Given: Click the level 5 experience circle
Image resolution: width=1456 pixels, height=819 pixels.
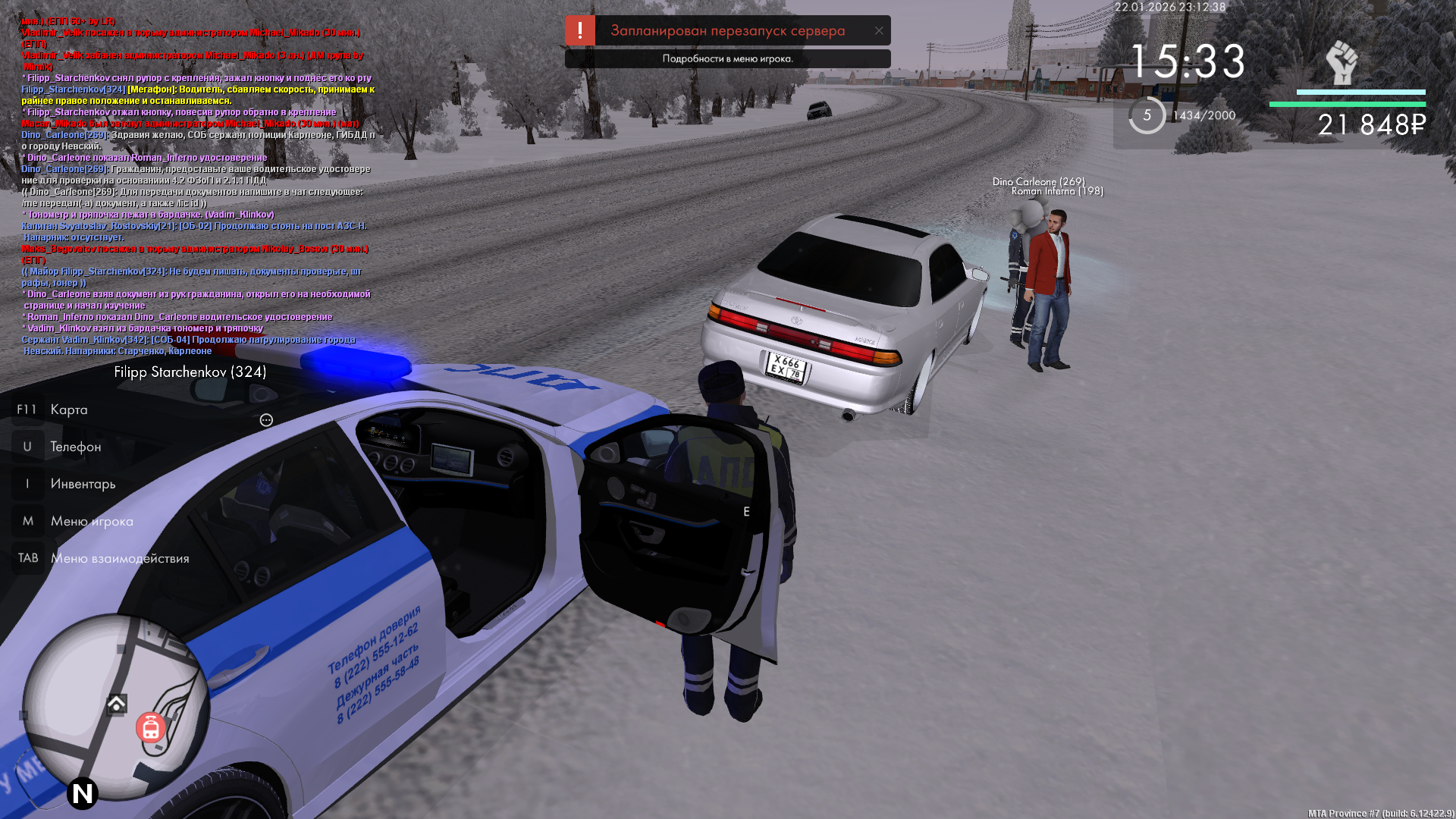Looking at the screenshot, I should [x=1147, y=115].
